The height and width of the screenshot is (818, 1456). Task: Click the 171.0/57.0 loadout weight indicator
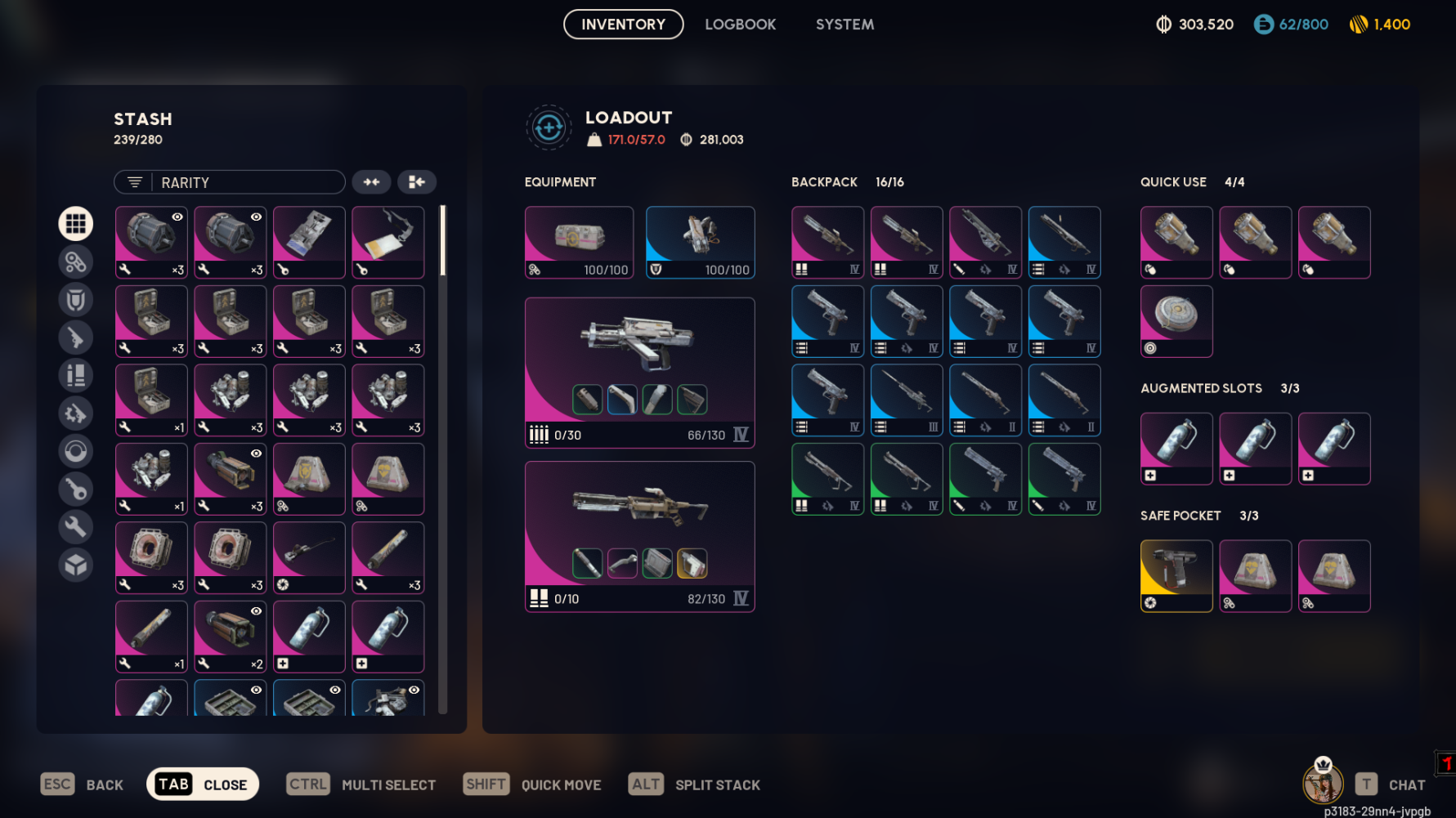tap(637, 139)
